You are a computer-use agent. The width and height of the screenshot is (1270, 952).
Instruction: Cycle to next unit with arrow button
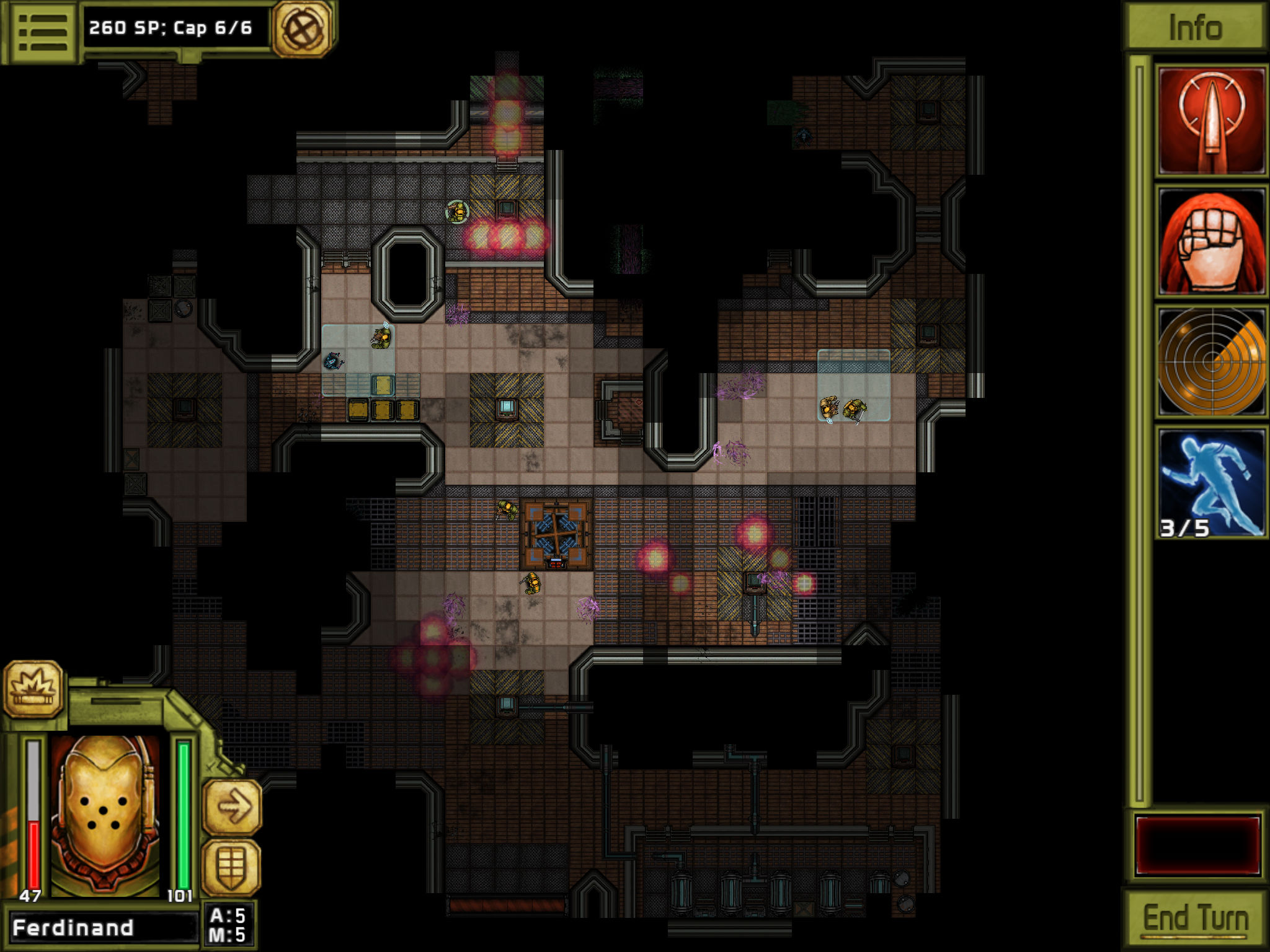232,807
